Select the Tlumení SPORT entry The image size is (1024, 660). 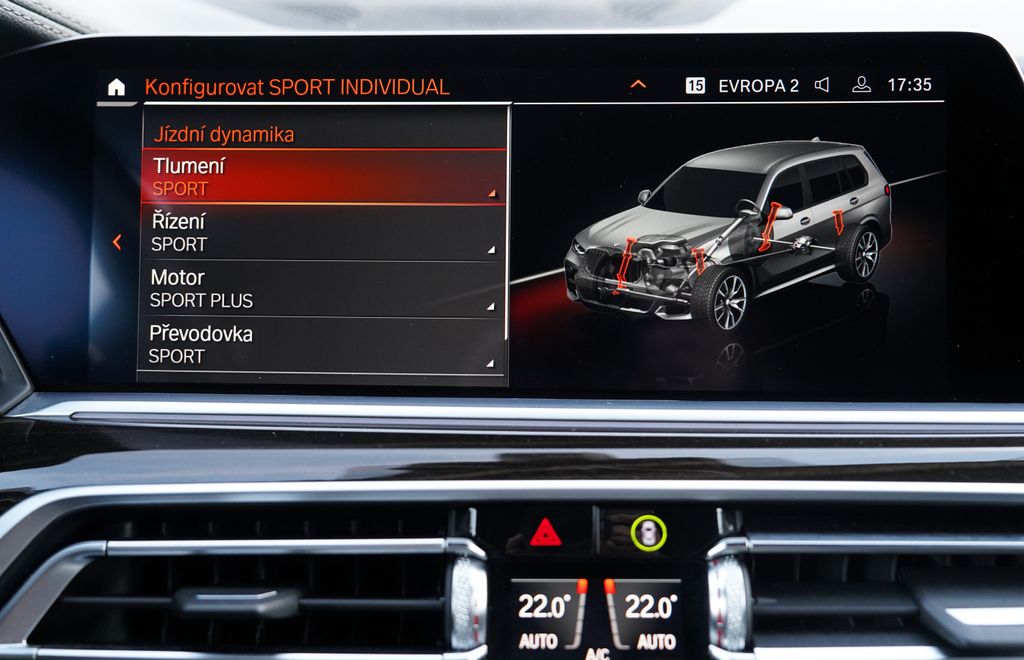(x=323, y=177)
